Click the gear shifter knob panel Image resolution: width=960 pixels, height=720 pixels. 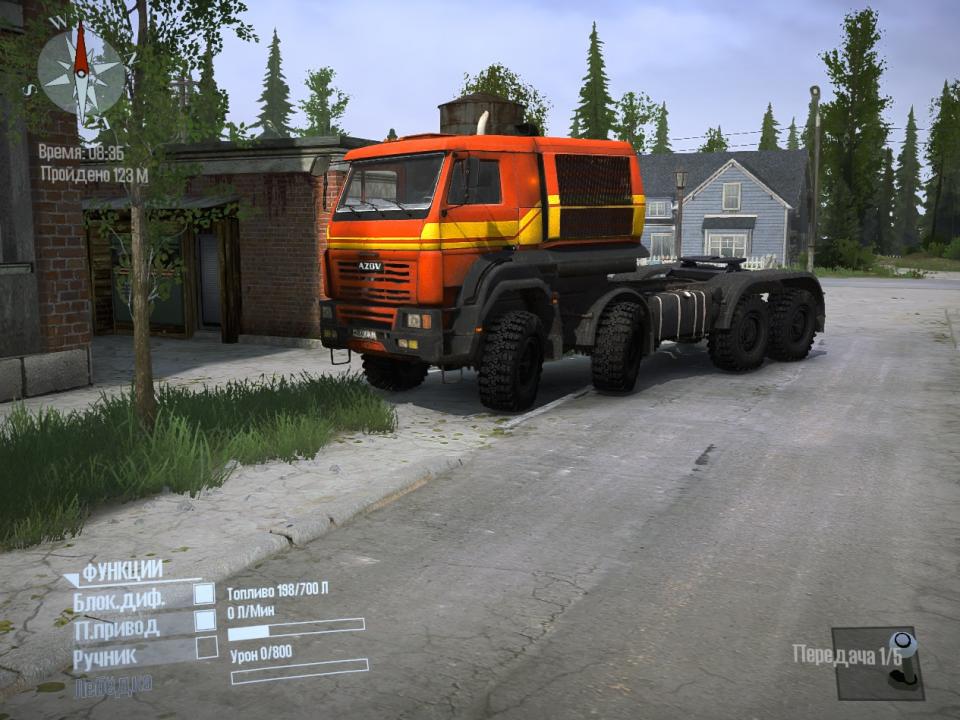coord(877,662)
